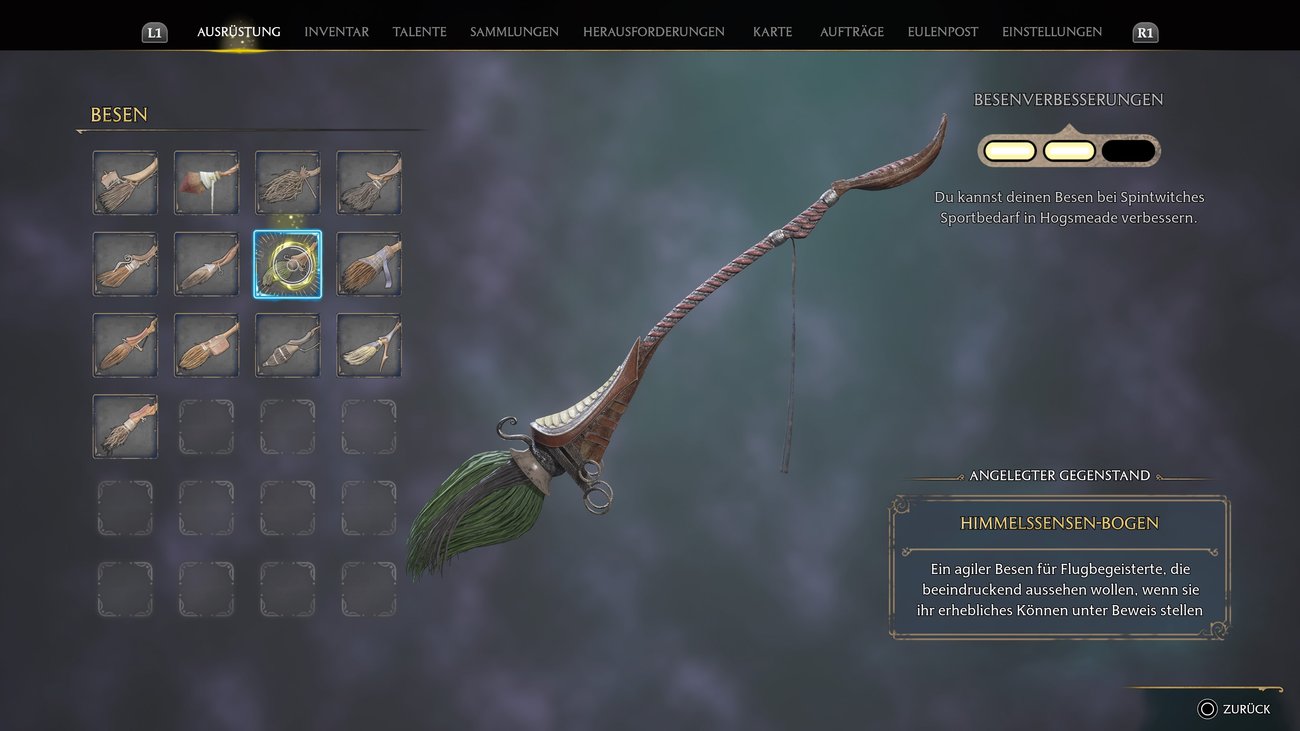Switch to the Aufträge tab

tap(851, 32)
